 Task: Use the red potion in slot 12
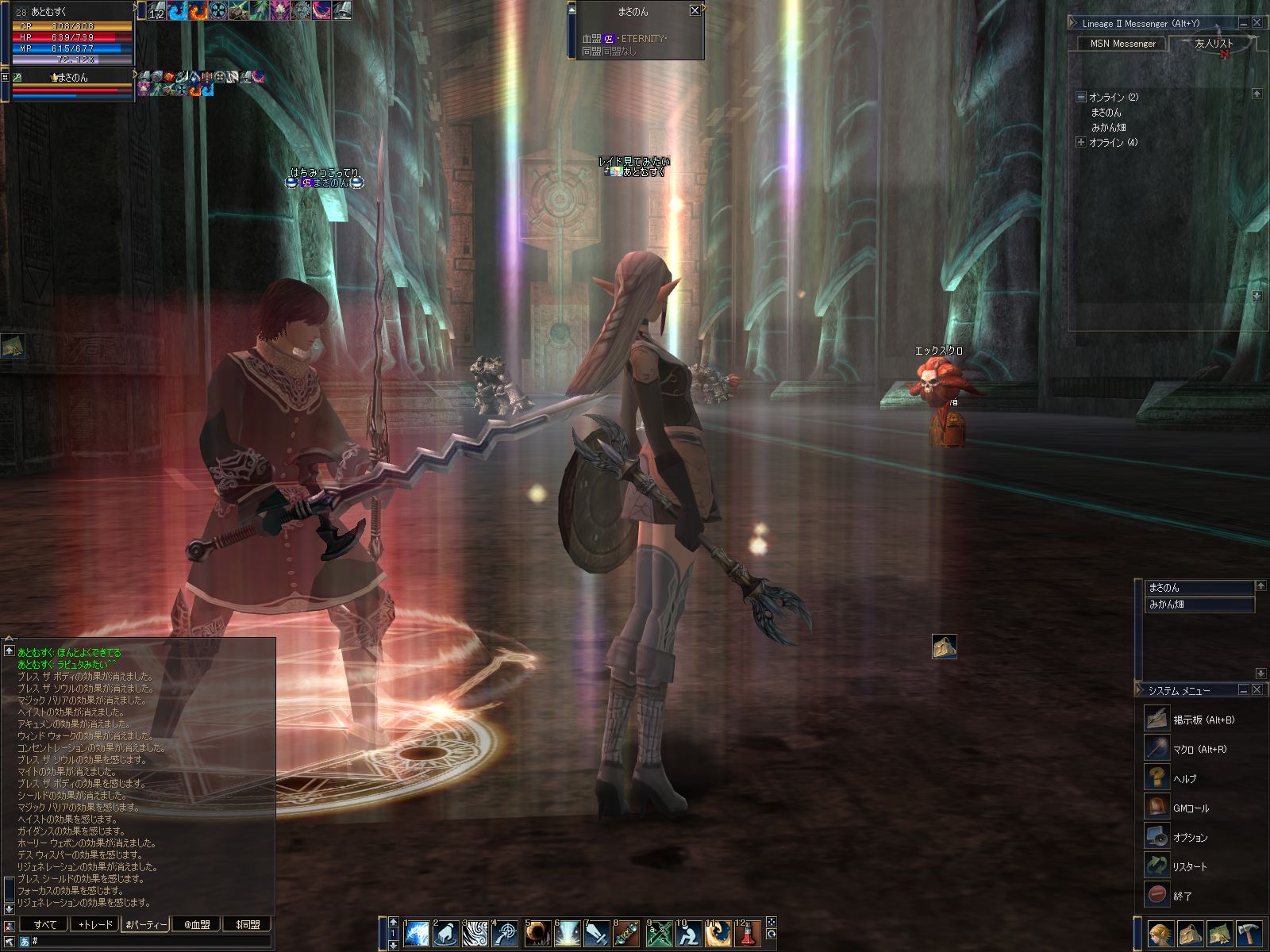coord(747,934)
